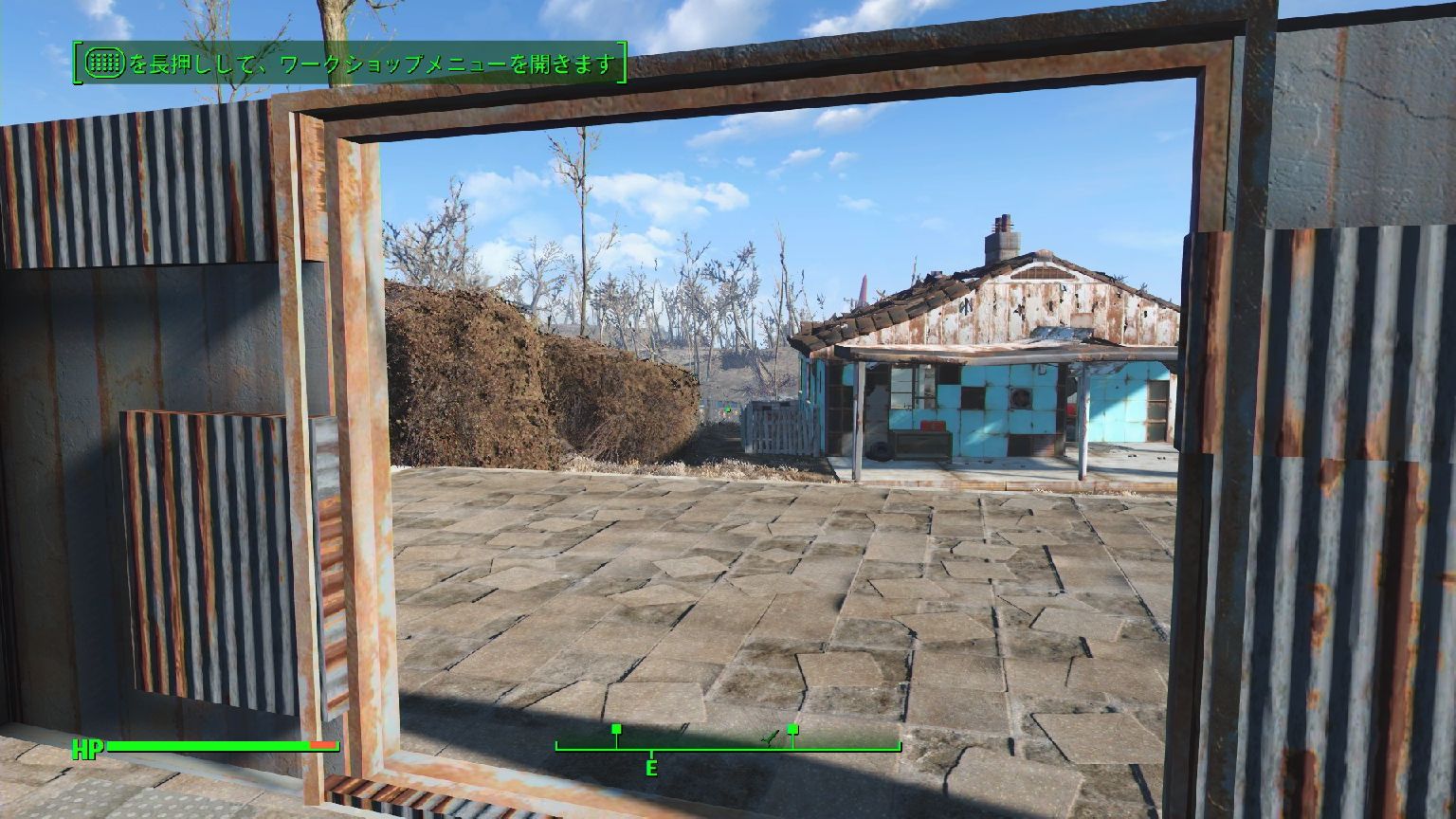Select the left quest marker on the compass
1456x819 pixels.
point(617,729)
